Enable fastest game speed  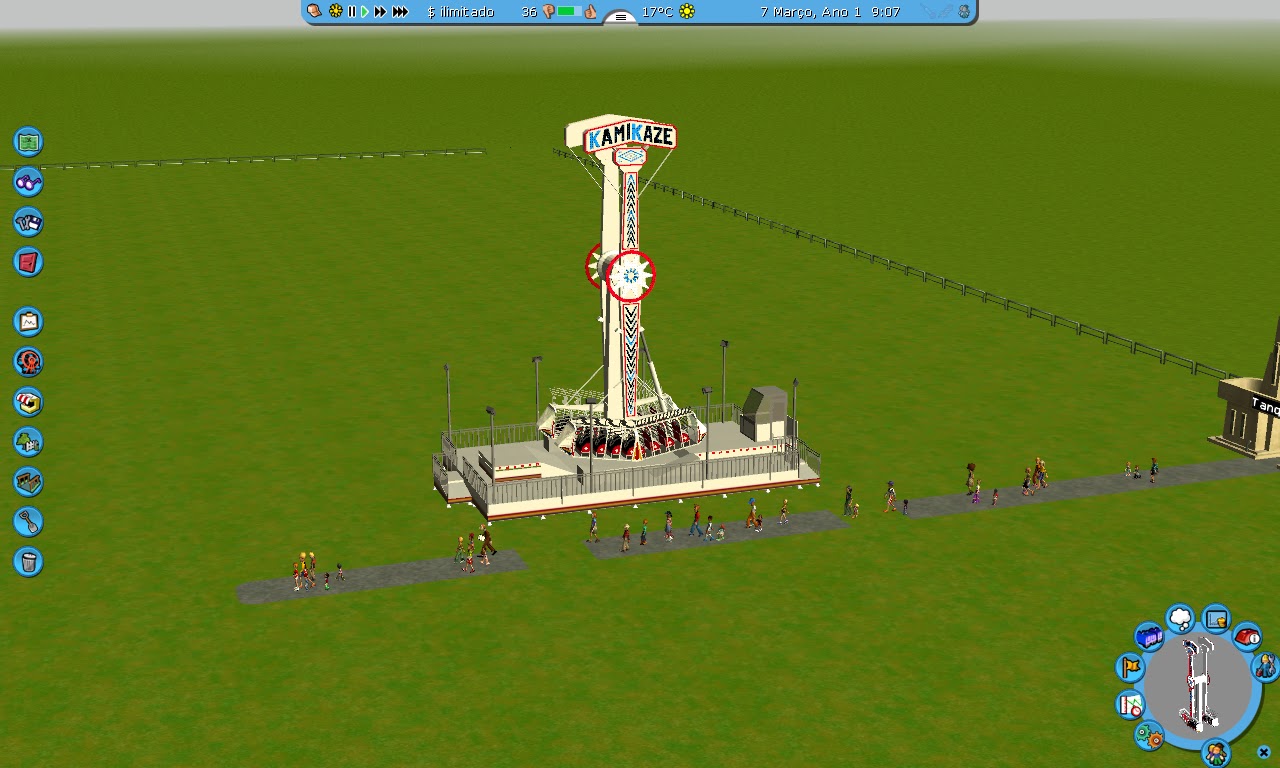tap(402, 12)
